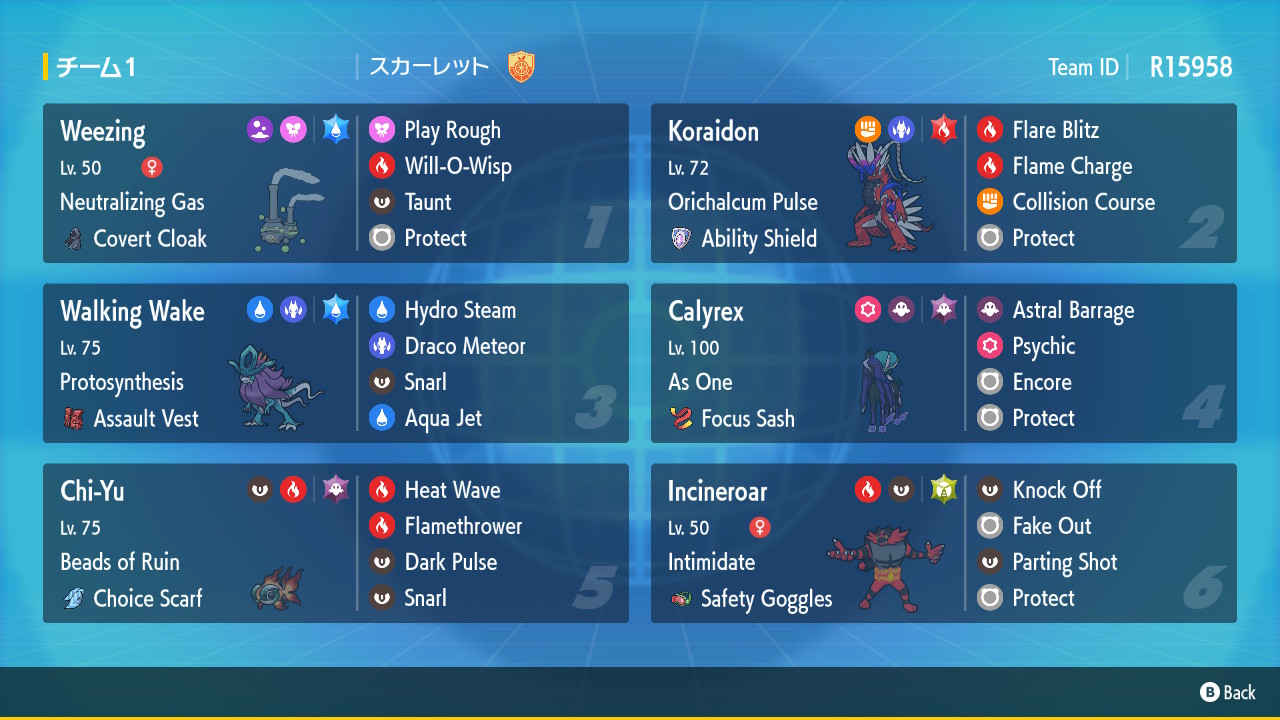Select the Weezing team slot
Screen dimensions: 1280x720
[335, 184]
